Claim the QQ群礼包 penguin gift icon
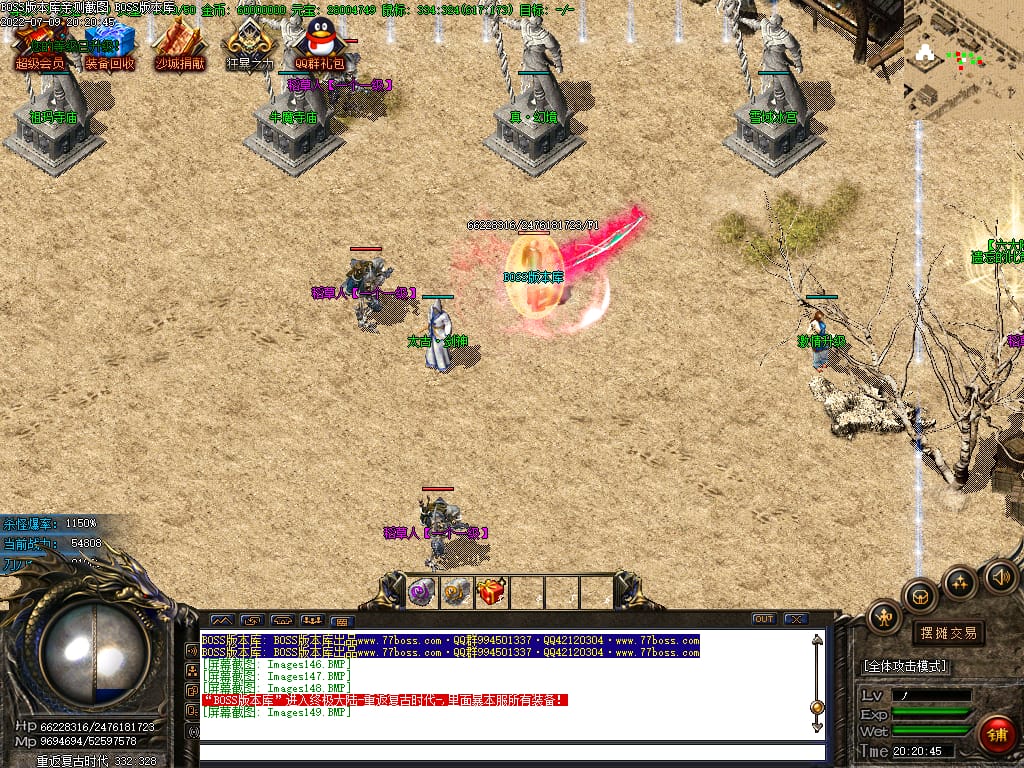Screen dimensions: 1024x768 319,45
